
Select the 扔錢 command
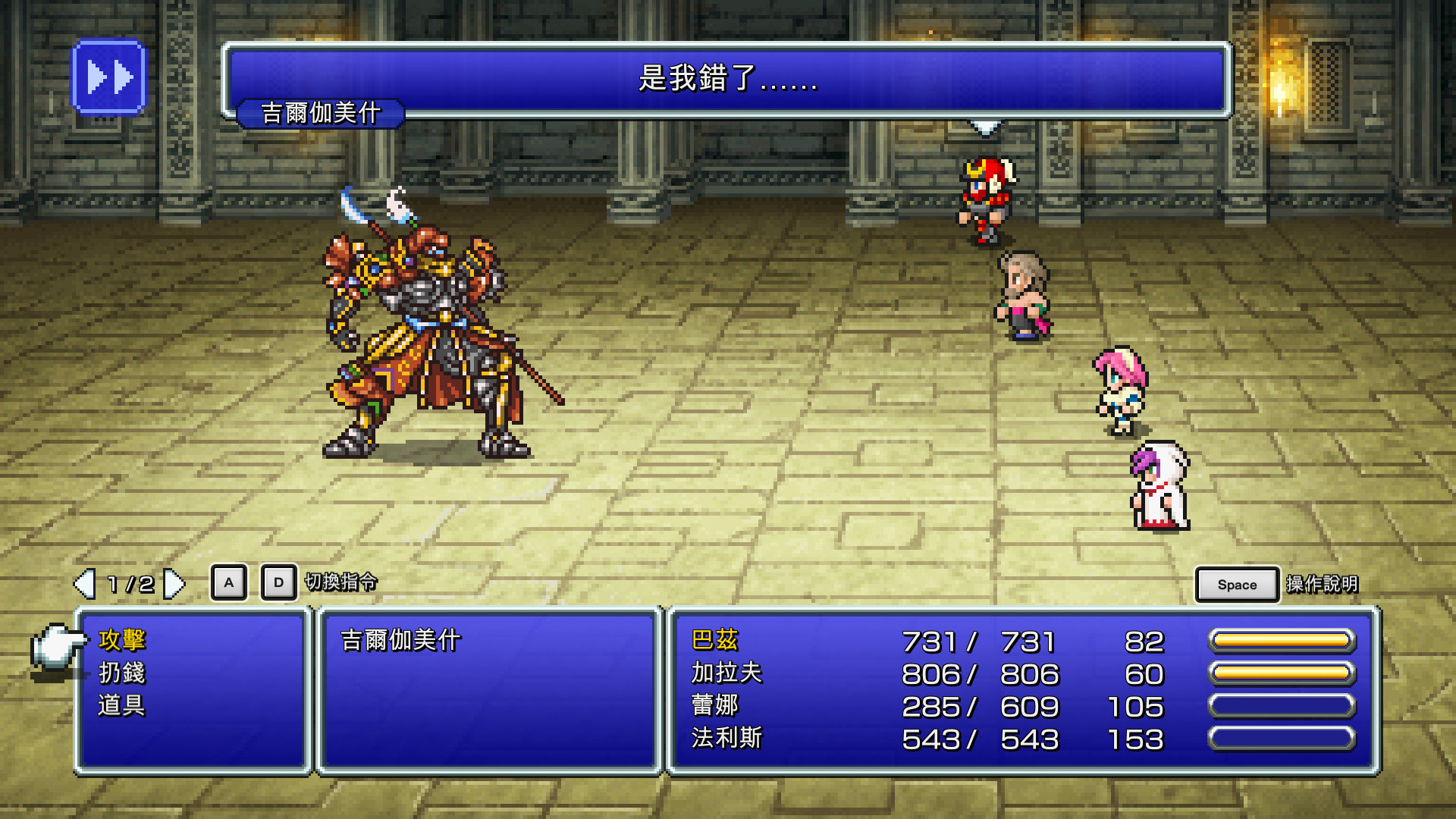tap(121, 674)
